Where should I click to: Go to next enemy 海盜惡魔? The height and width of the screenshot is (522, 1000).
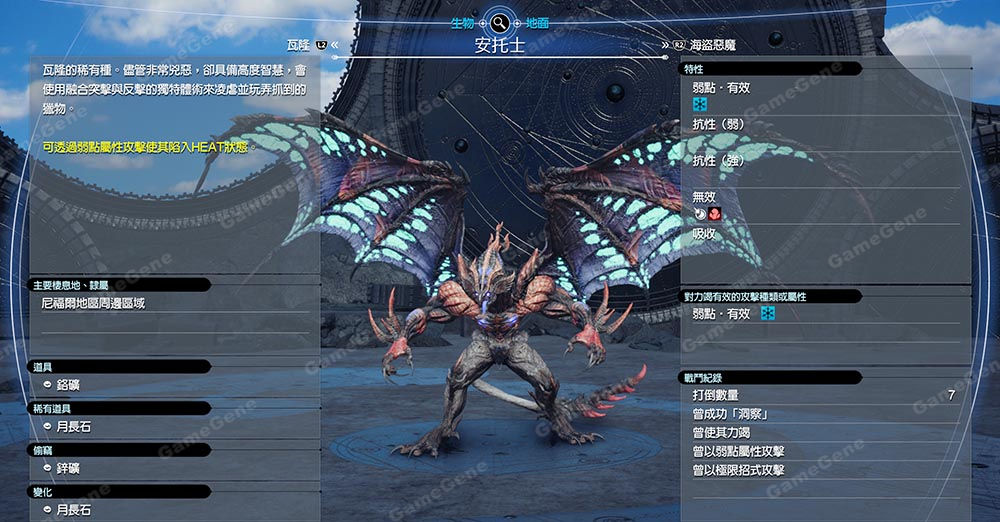(716, 45)
